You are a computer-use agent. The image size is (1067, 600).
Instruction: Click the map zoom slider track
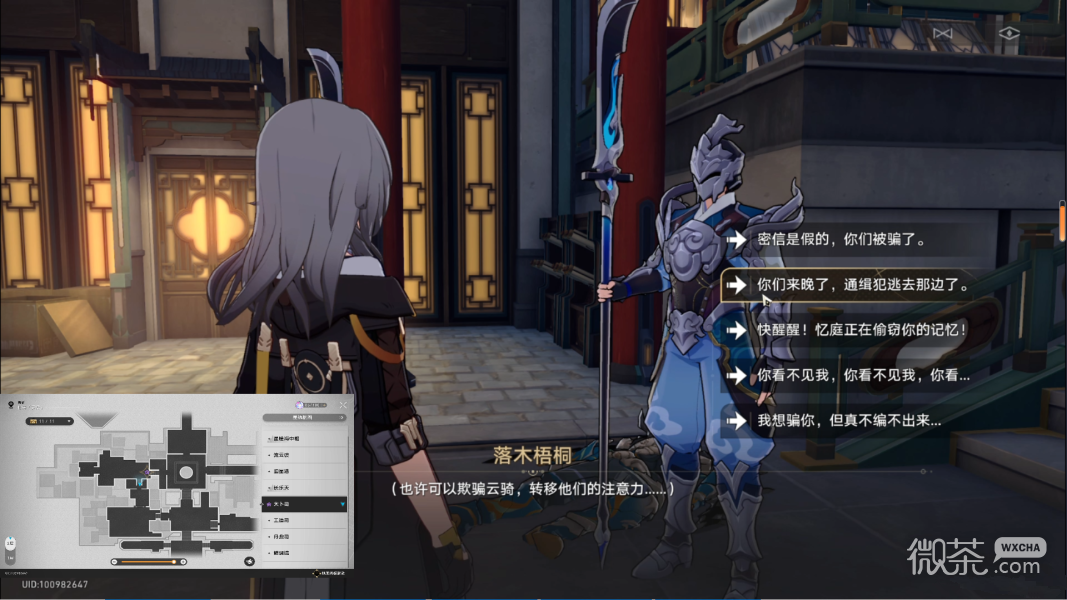pos(148,561)
